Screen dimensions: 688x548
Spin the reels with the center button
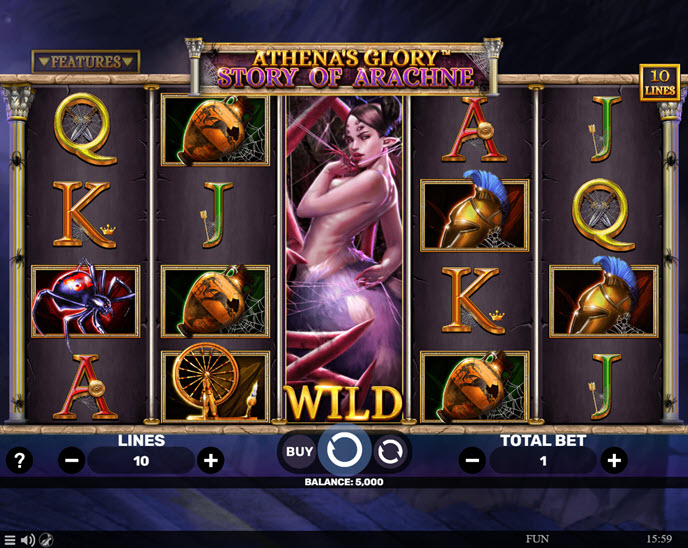(344, 451)
